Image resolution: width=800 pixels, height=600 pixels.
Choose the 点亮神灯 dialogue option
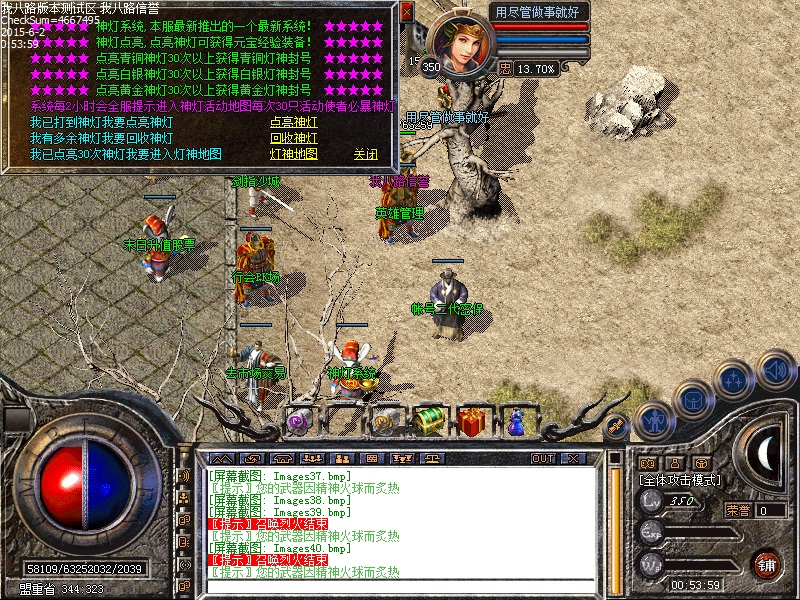pos(293,123)
